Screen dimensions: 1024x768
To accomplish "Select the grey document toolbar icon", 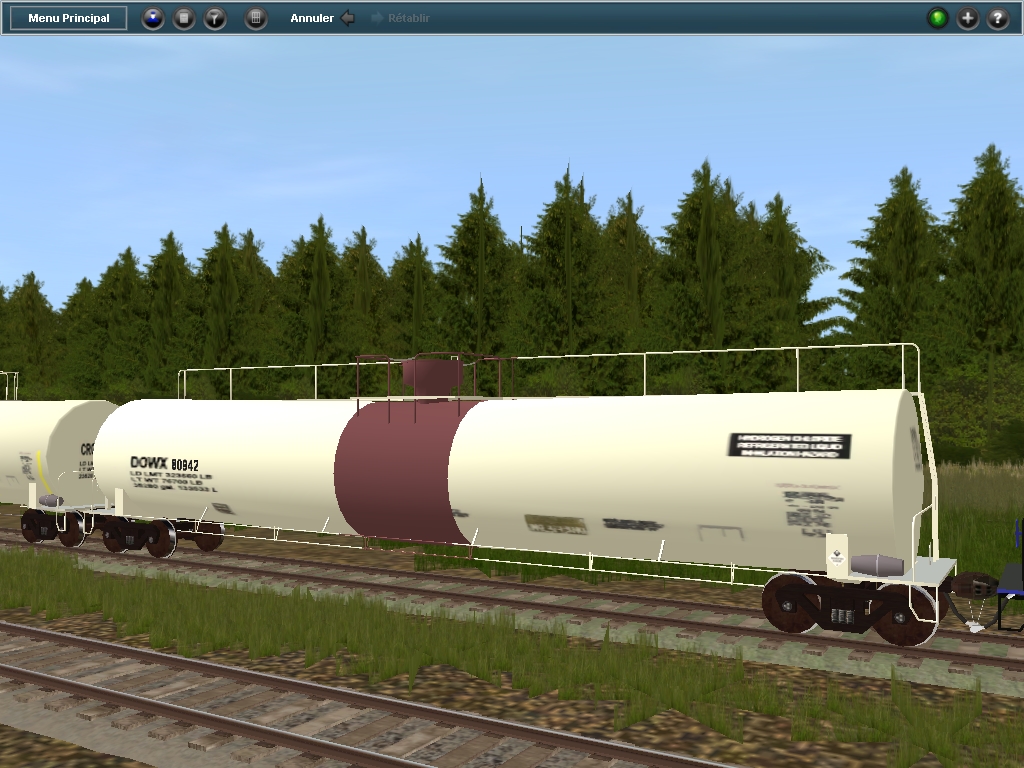I will (184, 18).
